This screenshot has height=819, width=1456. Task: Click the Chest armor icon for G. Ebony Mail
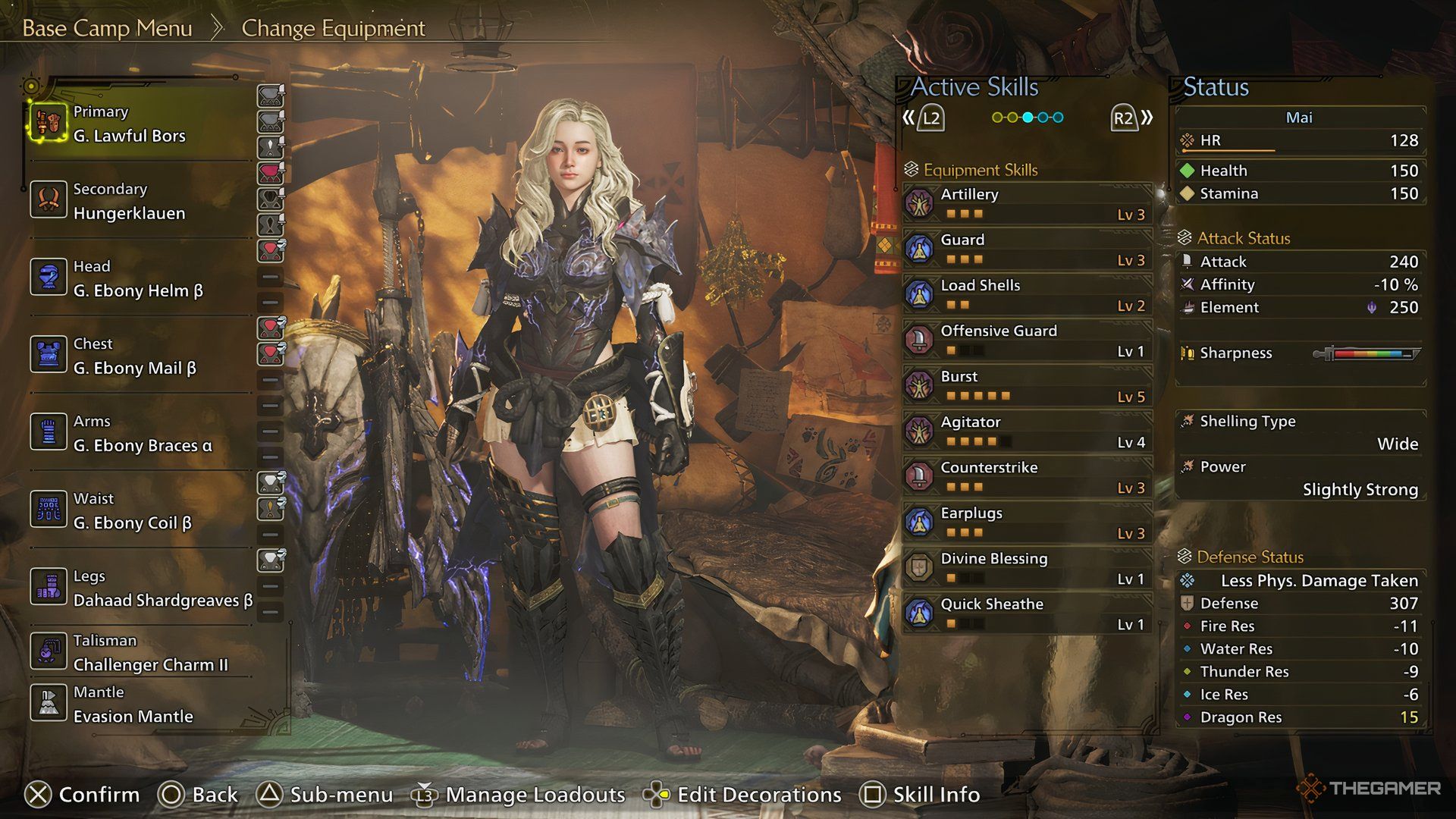49,355
